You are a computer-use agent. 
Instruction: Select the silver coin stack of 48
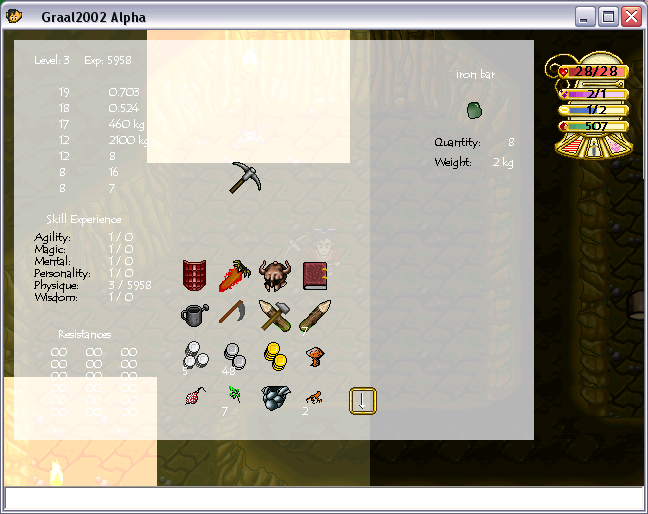click(x=234, y=354)
